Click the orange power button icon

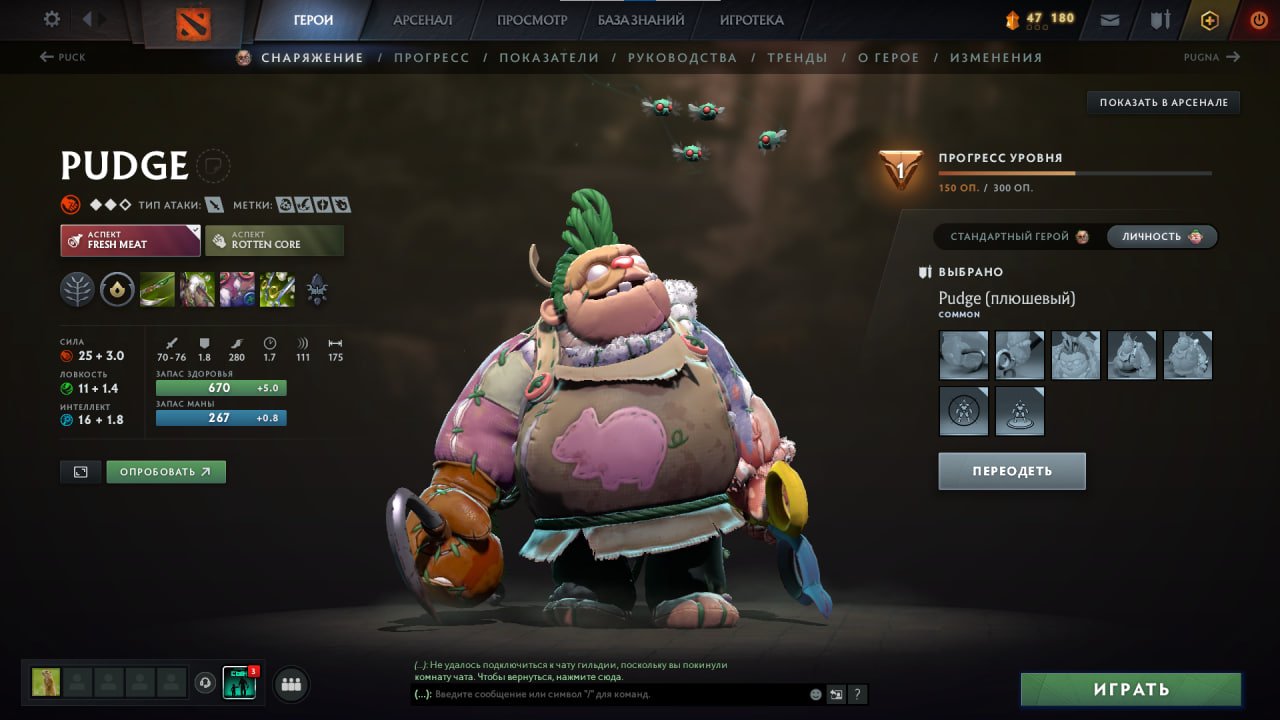click(1259, 19)
